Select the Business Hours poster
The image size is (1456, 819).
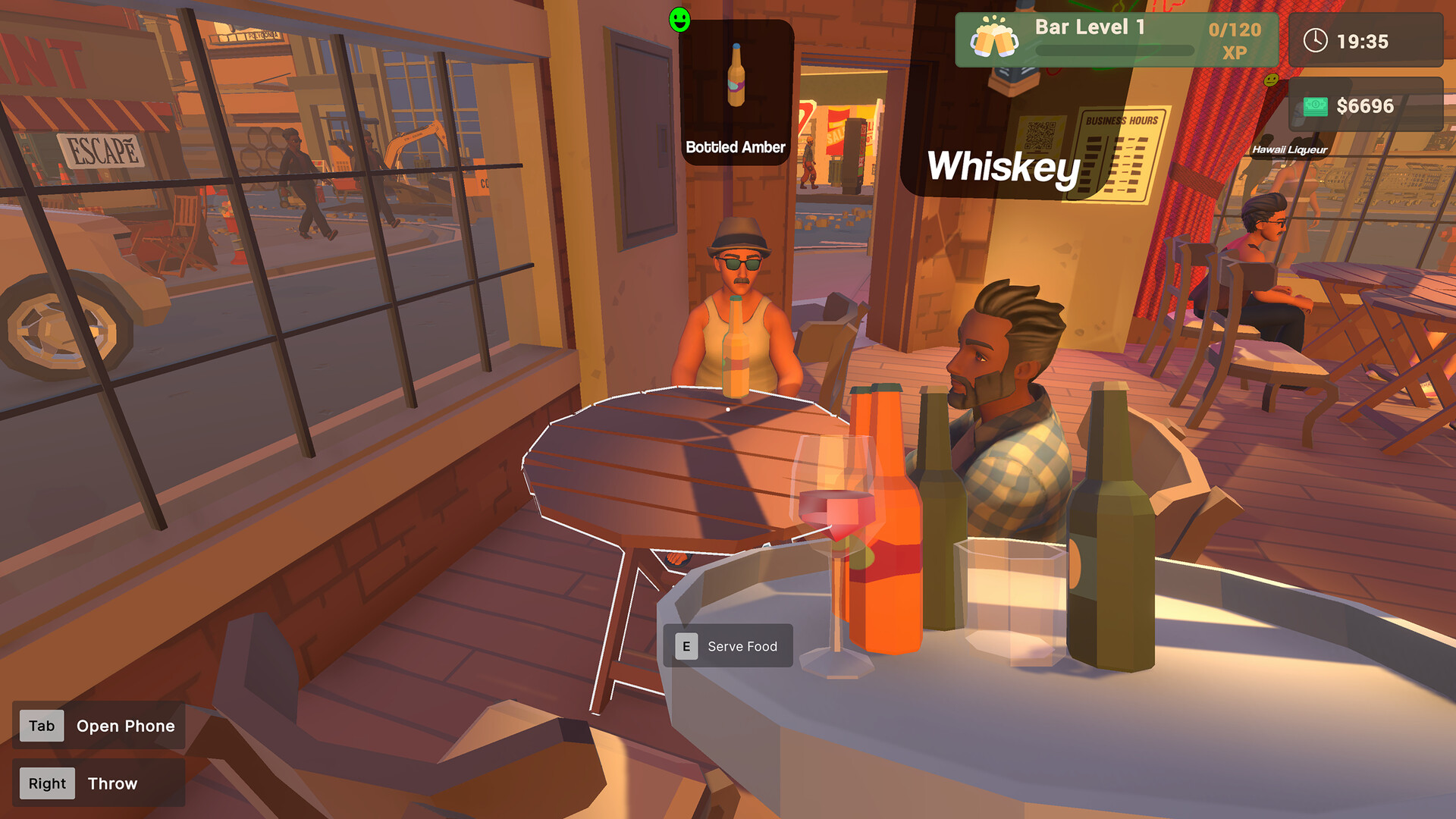click(x=1121, y=152)
